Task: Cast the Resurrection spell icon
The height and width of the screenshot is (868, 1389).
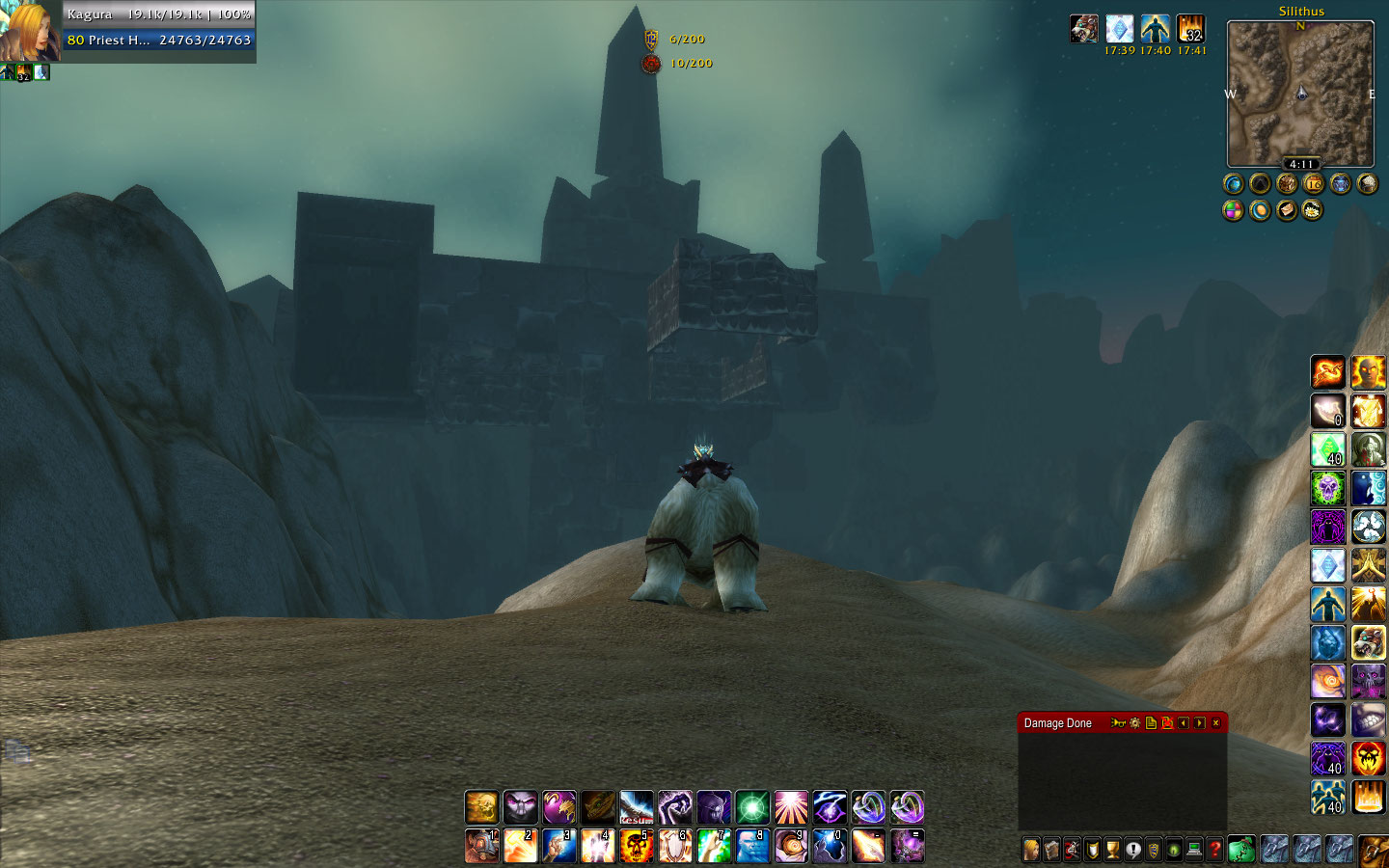Action: 637,807
